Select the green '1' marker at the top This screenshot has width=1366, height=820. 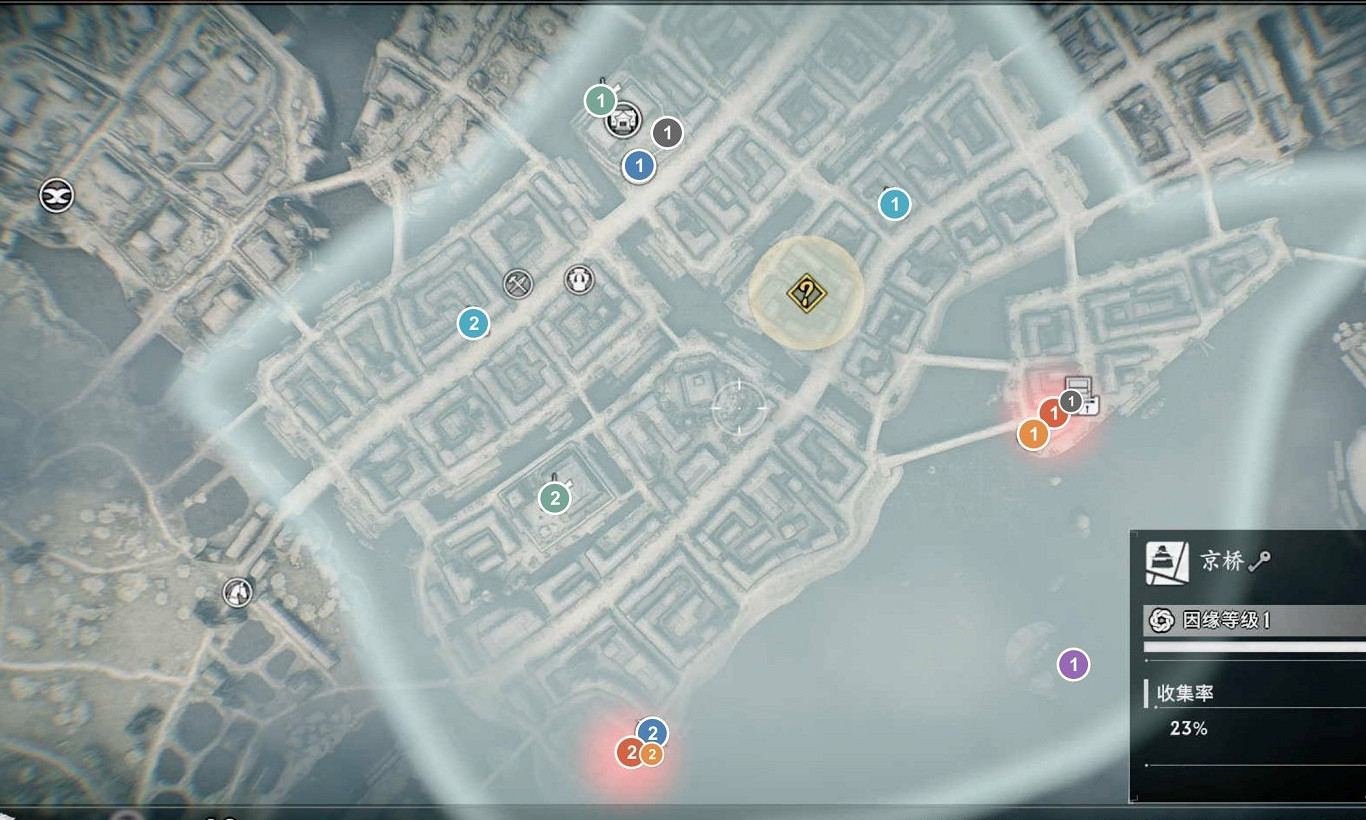tap(601, 100)
